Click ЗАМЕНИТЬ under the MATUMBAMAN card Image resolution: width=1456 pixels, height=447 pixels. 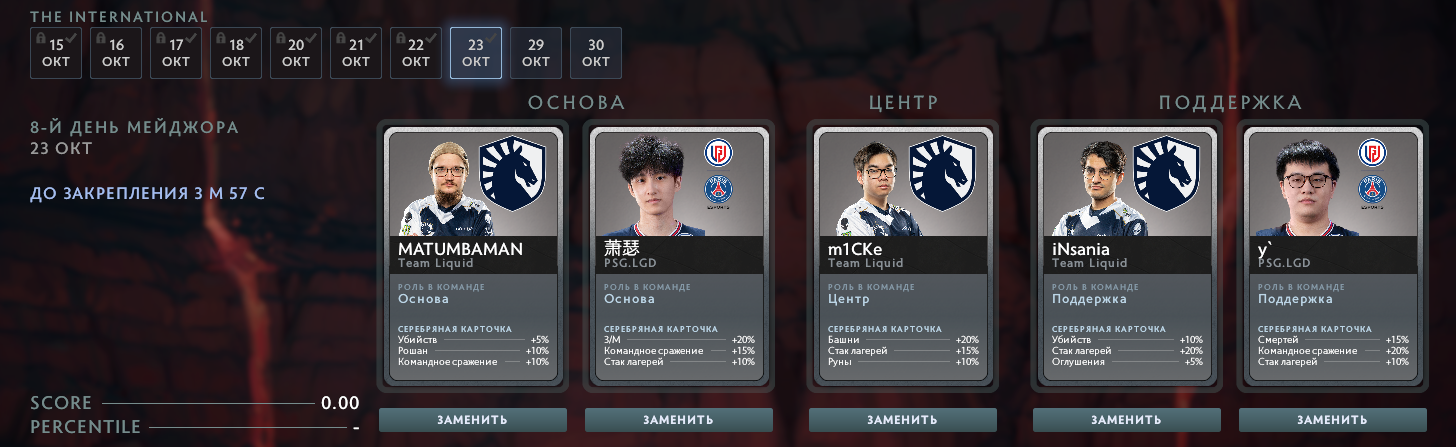tap(473, 420)
